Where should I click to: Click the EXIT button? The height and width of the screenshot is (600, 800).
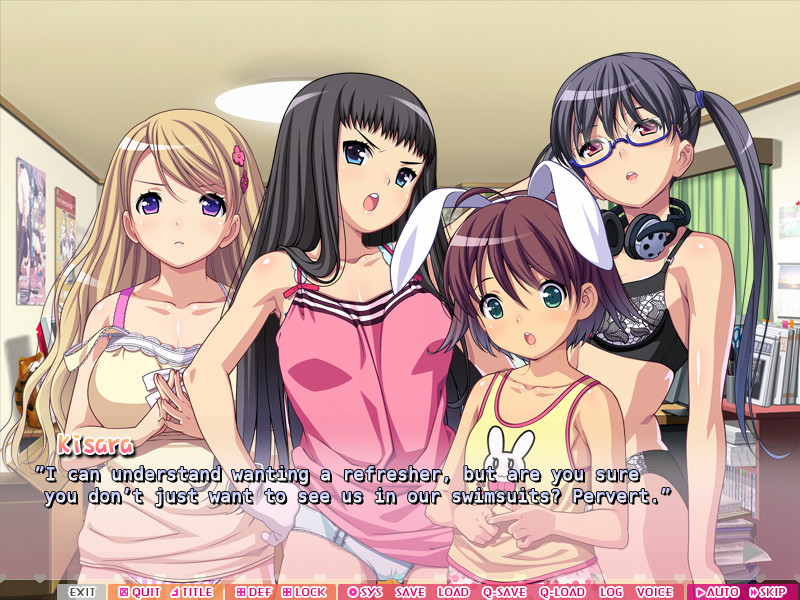pyautogui.click(x=81, y=592)
